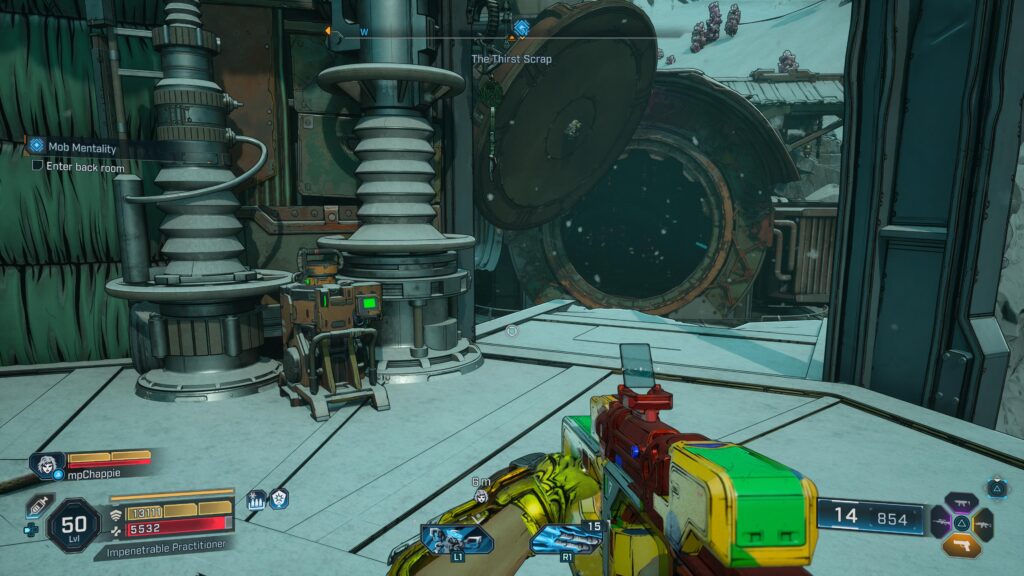Activate the R1 ordnance icon showing 15
1024x576 pixels.
point(565,539)
